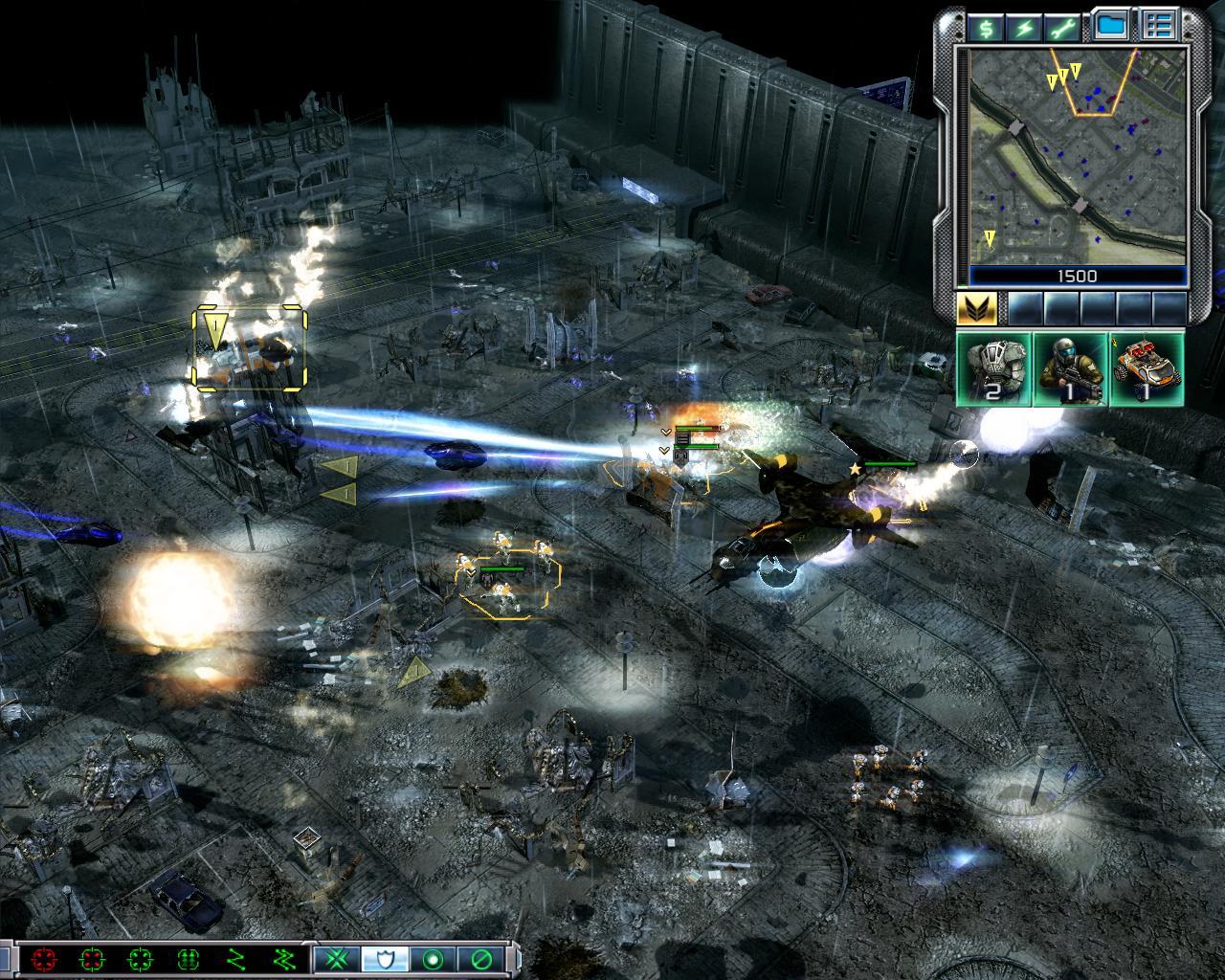Click the yellow chevron rank tab
The height and width of the screenshot is (980, 1225).
pos(977,309)
